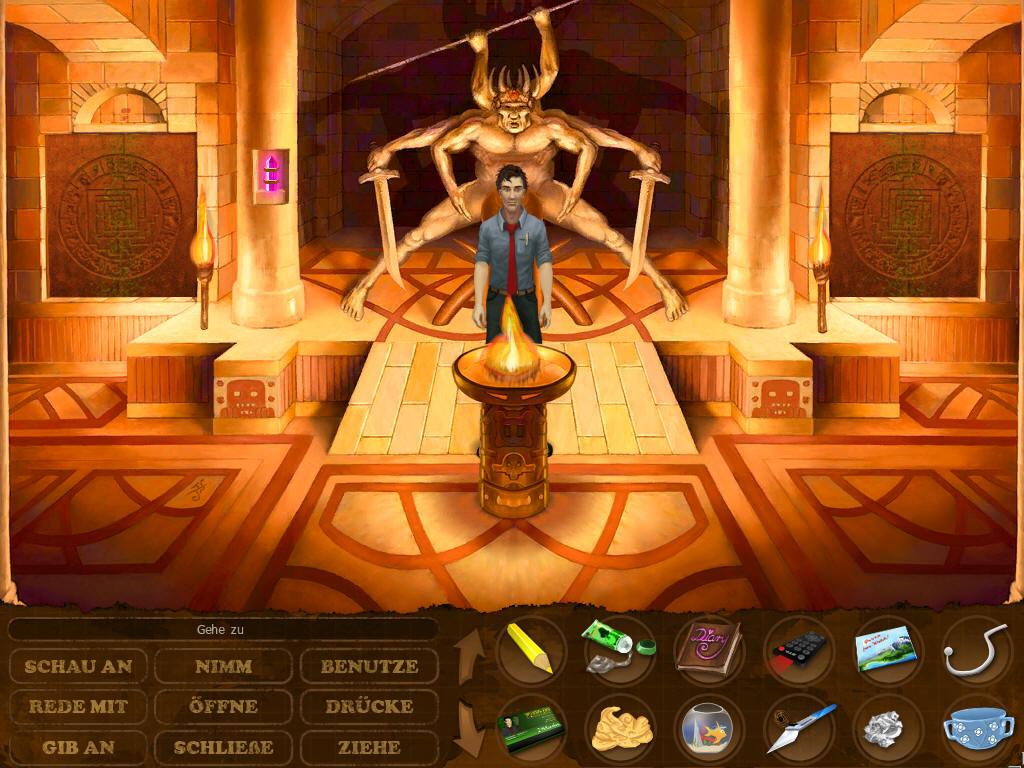Viewport: 1024px width, 768px height.
Task: Choose the blue-handled trowel item
Action: 797,728
